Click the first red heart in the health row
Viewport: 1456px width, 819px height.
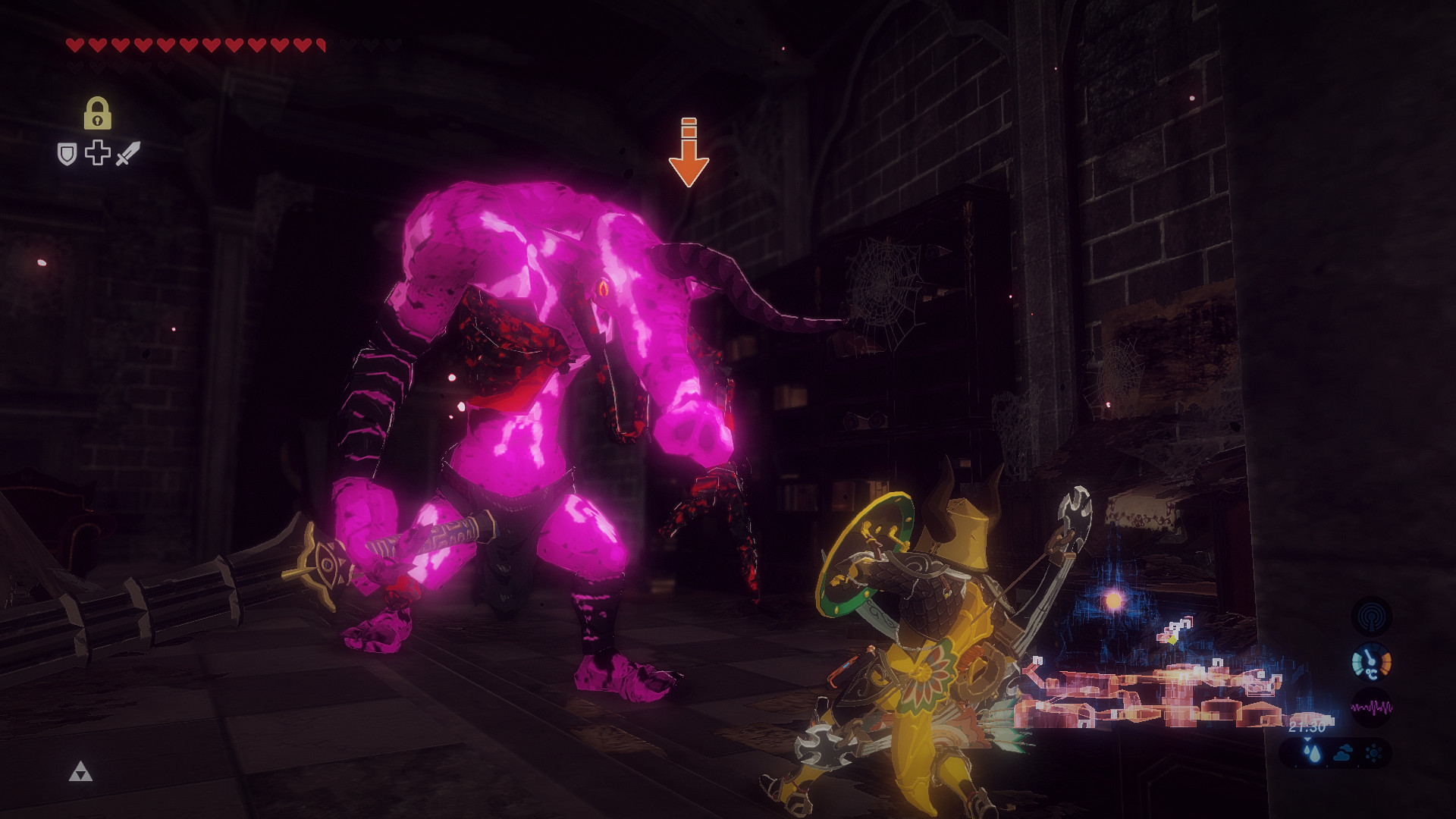pyautogui.click(x=75, y=44)
